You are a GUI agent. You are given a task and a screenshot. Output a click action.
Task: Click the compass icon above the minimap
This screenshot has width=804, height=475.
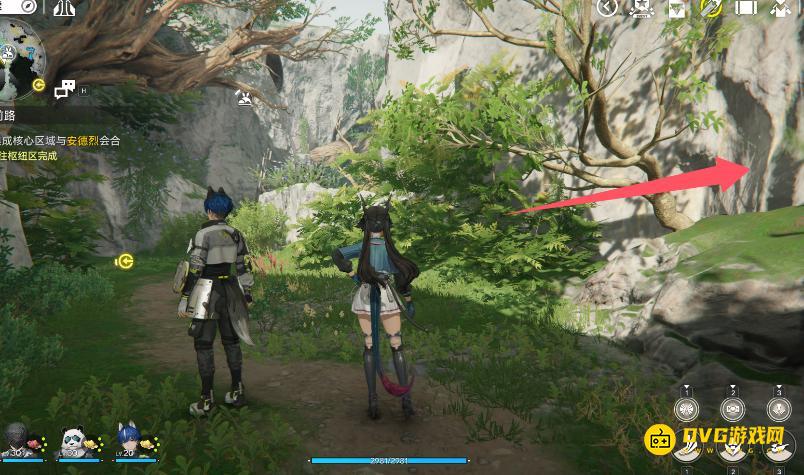(x=28, y=8)
